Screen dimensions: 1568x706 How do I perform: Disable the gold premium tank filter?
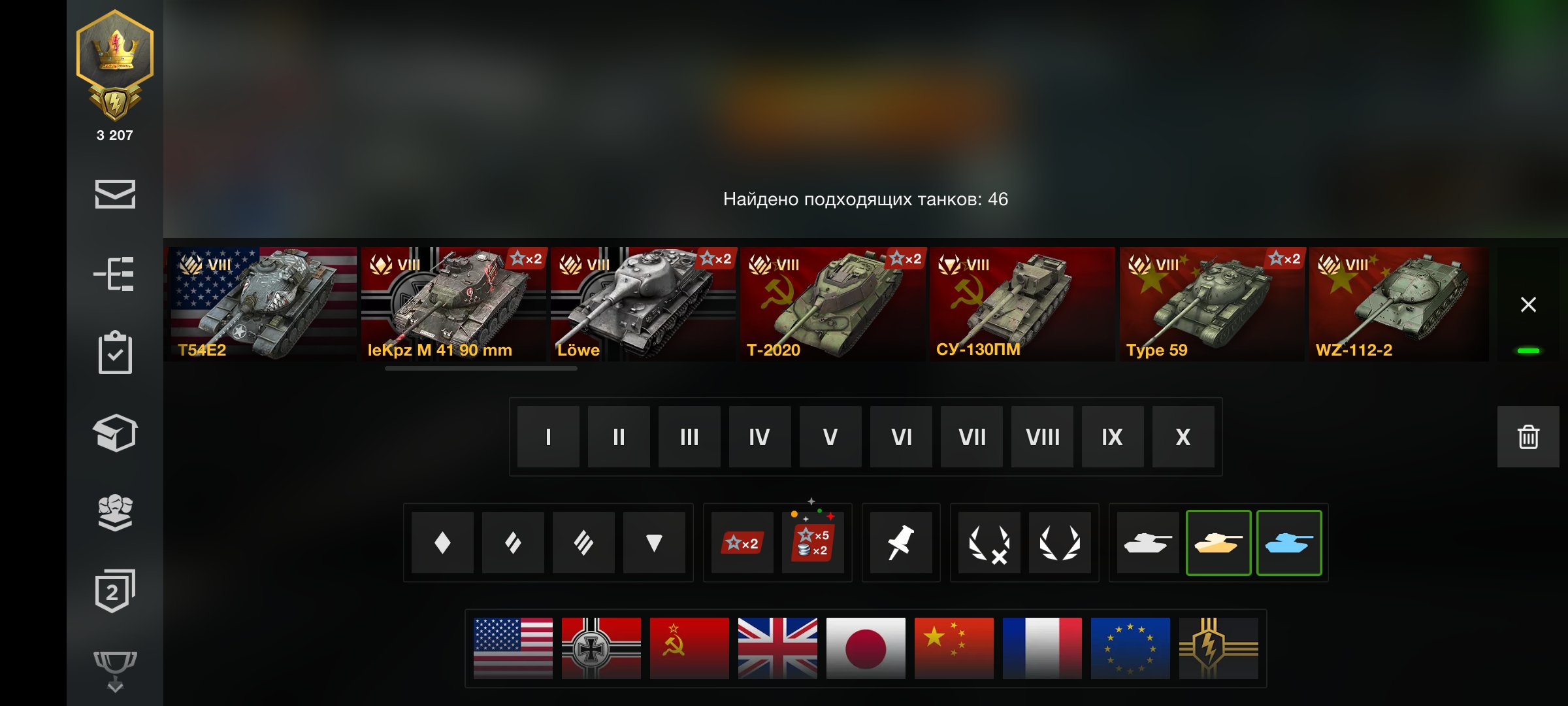(x=1218, y=543)
